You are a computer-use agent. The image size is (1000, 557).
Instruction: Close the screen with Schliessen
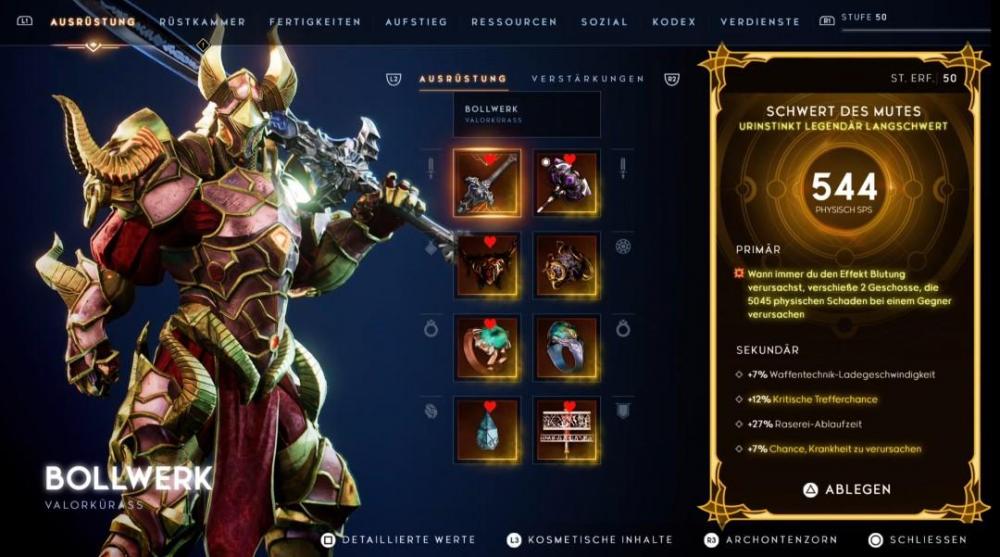pos(918,540)
